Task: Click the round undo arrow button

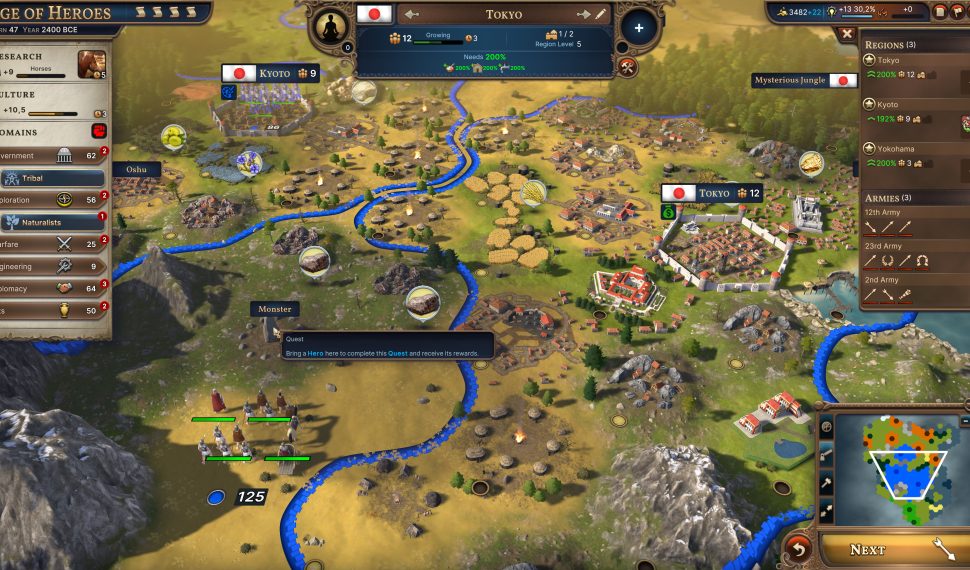Action: (798, 548)
